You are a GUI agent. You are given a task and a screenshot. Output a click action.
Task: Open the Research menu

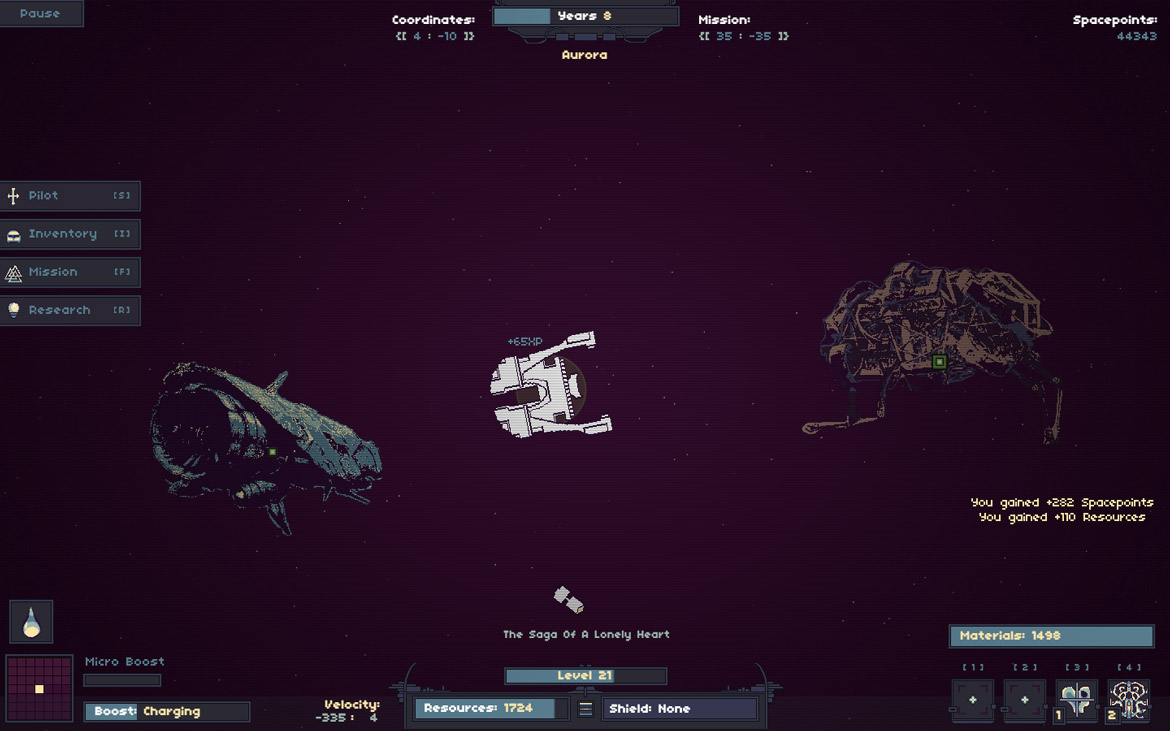(x=70, y=310)
